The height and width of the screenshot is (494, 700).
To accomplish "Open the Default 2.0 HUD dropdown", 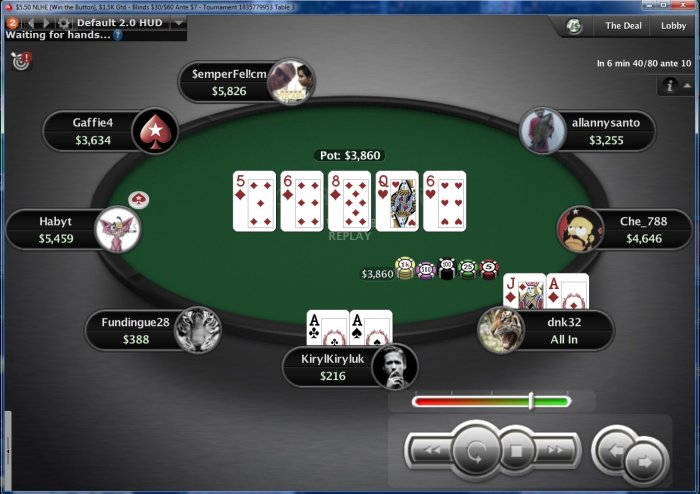I will [x=178, y=22].
